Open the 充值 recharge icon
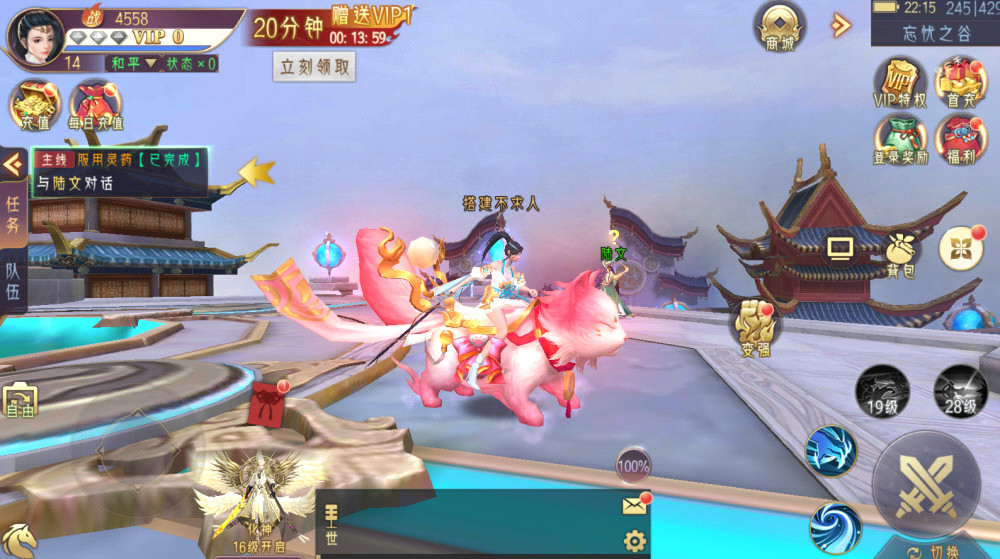 [x=35, y=105]
